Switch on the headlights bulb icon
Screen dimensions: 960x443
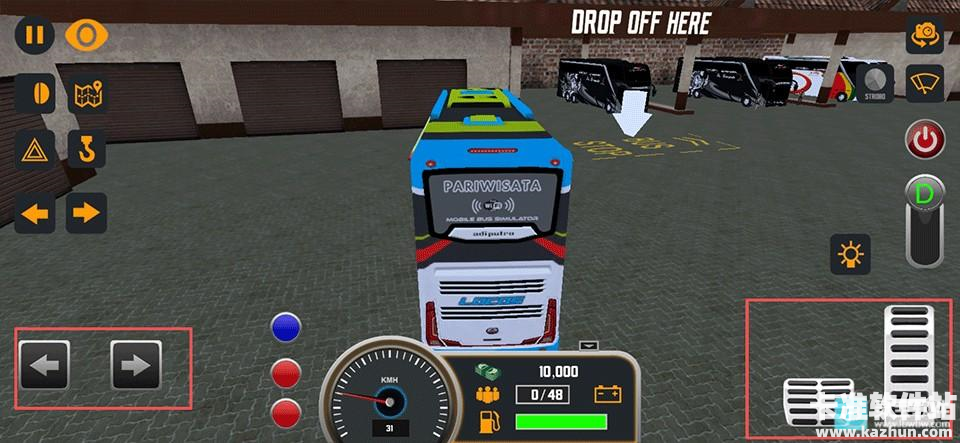[x=851, y=255]
